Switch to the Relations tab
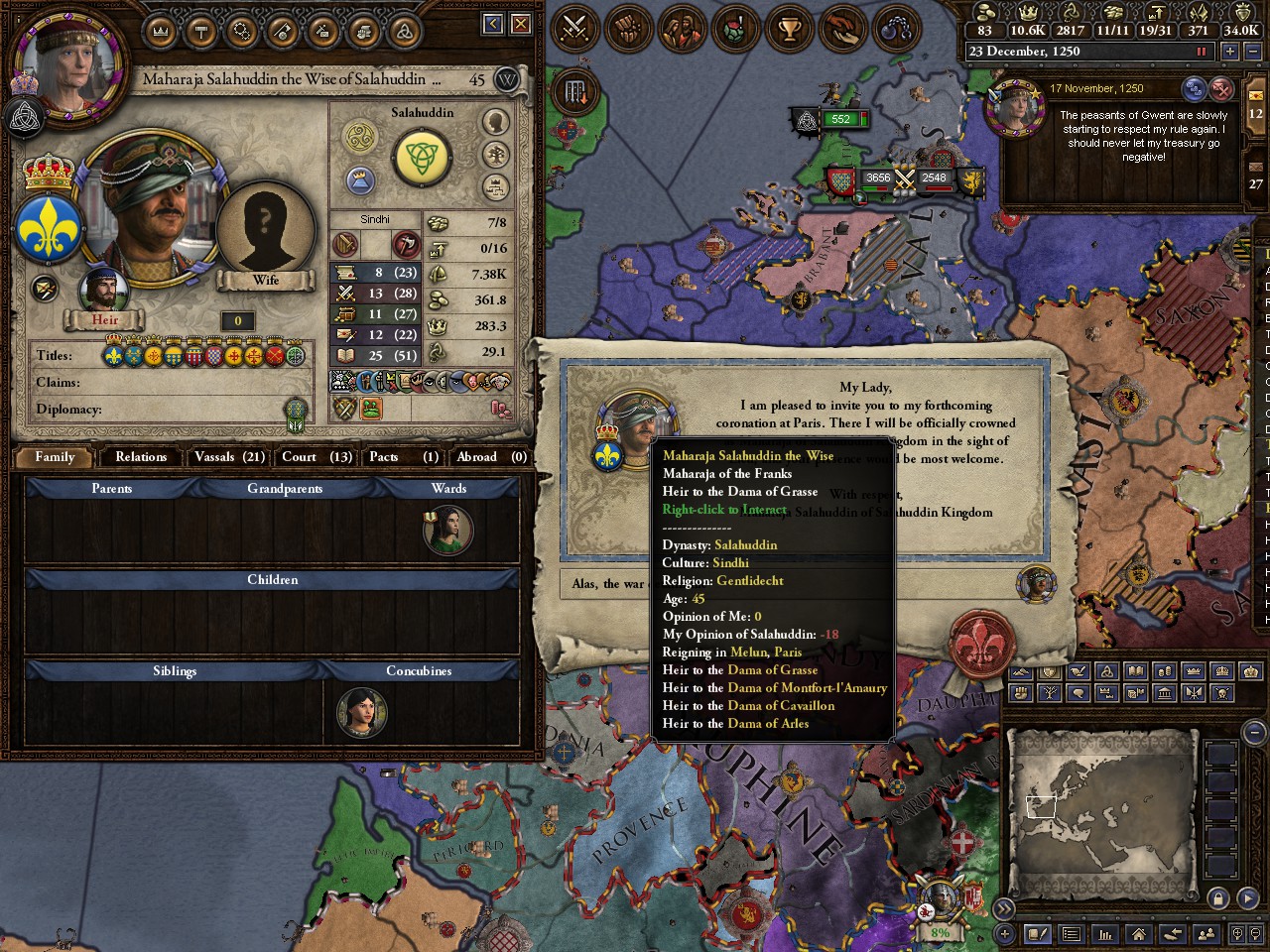The height and width of the screenshot is (952, 1270). point(140,457)
